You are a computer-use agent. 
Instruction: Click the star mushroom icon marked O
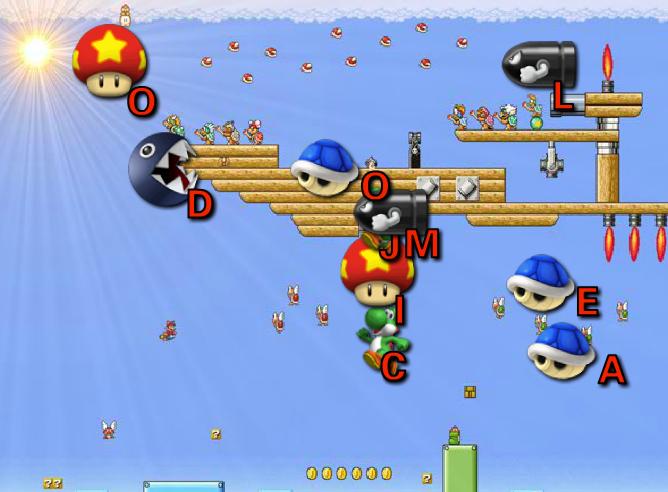pyautogui.click(x=110, y=60)
